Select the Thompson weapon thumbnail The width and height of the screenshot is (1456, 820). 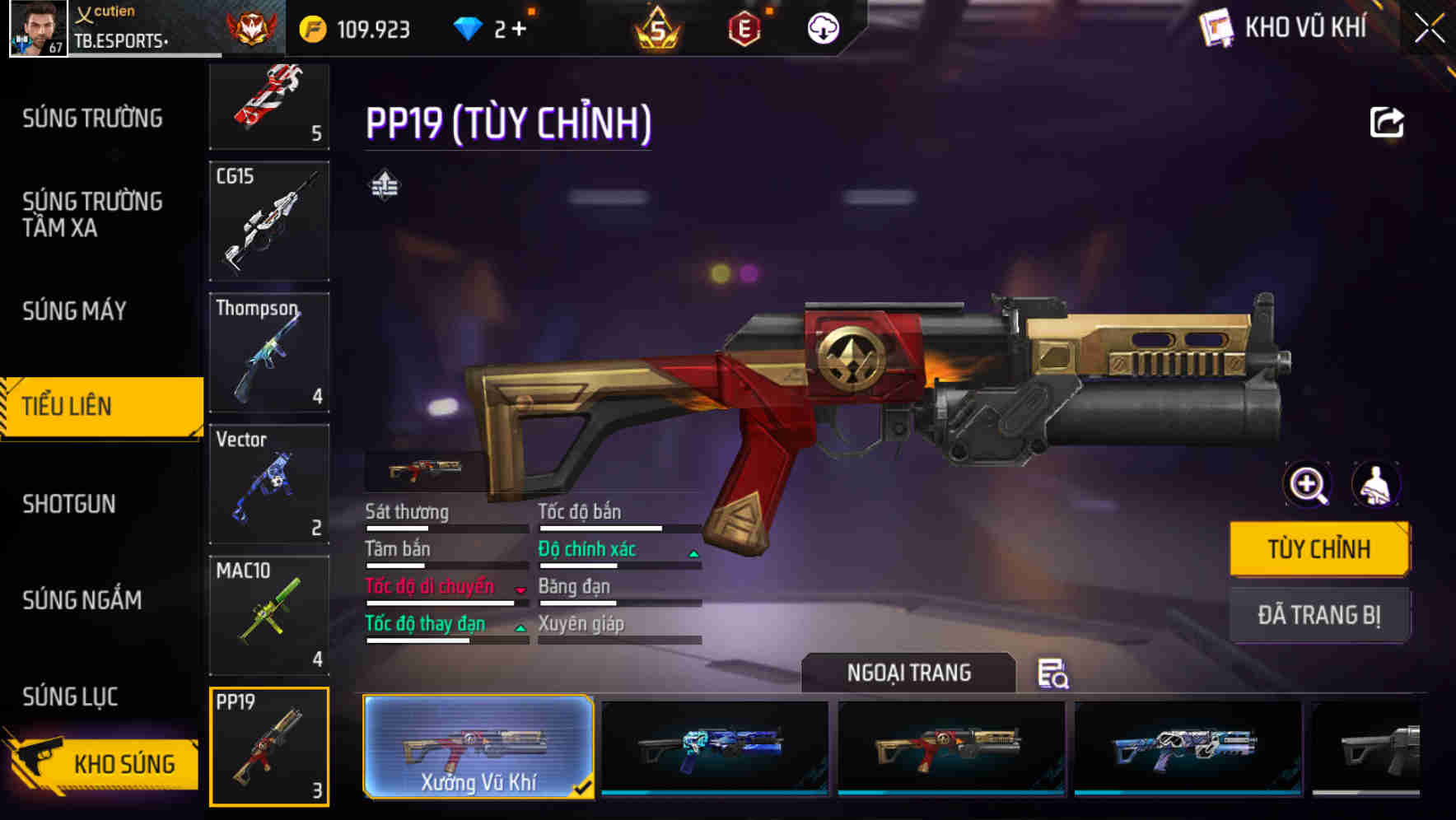click(x=269, y=351)
